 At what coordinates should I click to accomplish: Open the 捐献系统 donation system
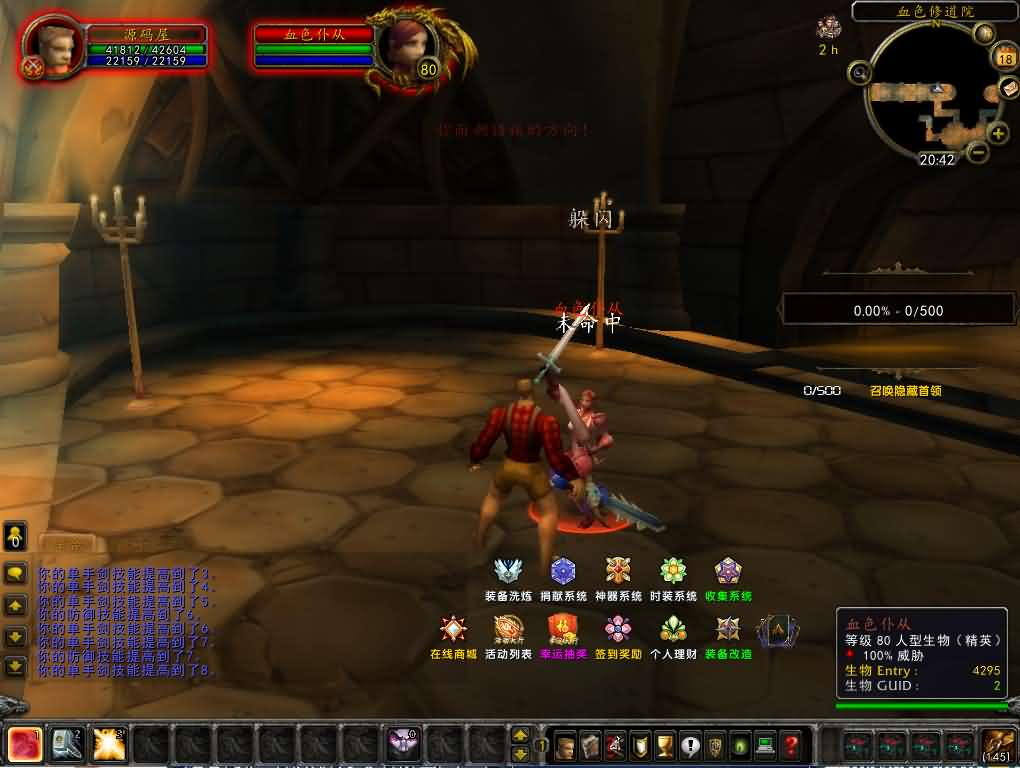coord(563,572)
